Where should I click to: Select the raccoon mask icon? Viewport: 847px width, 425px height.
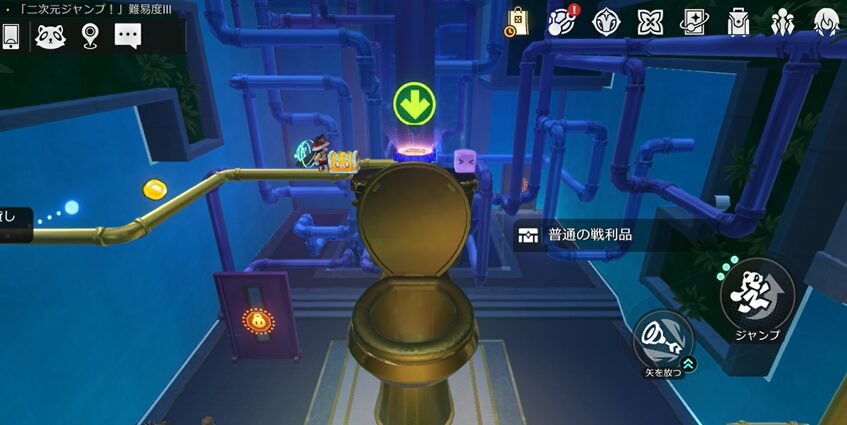50,36
